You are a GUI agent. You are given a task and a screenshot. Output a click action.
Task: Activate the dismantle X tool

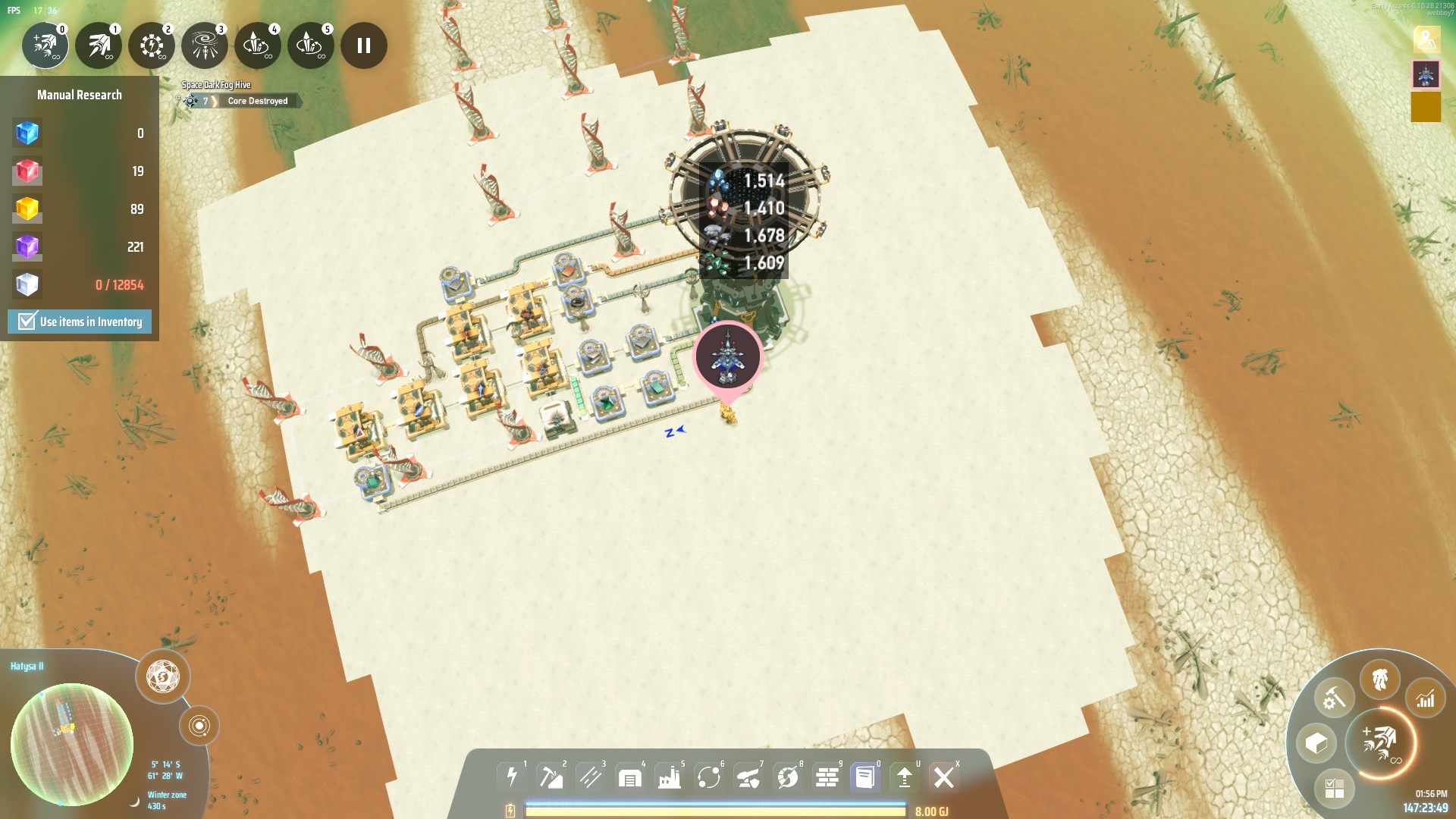(944, 777)
